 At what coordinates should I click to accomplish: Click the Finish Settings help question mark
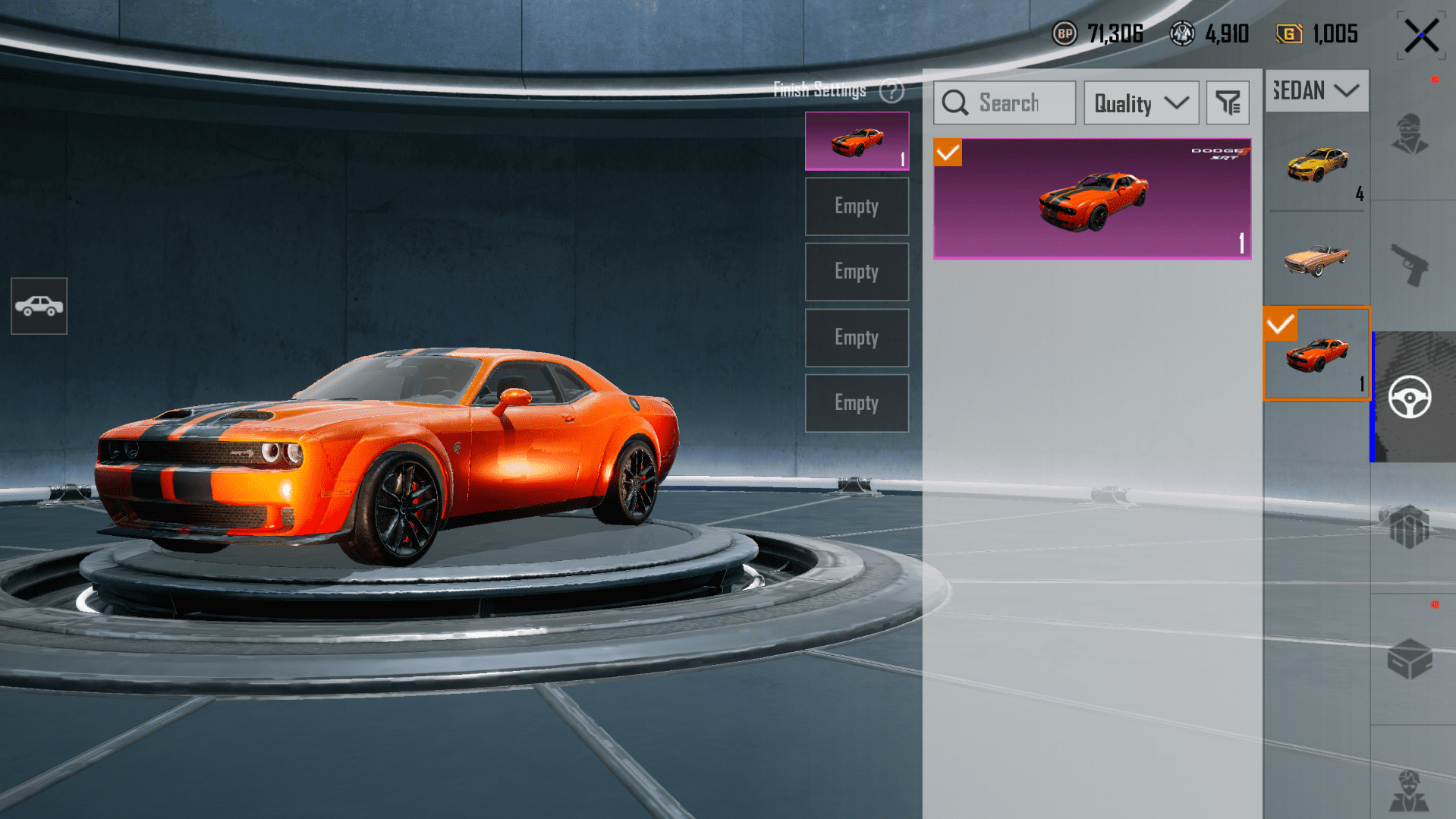click(x=892, y=91)
